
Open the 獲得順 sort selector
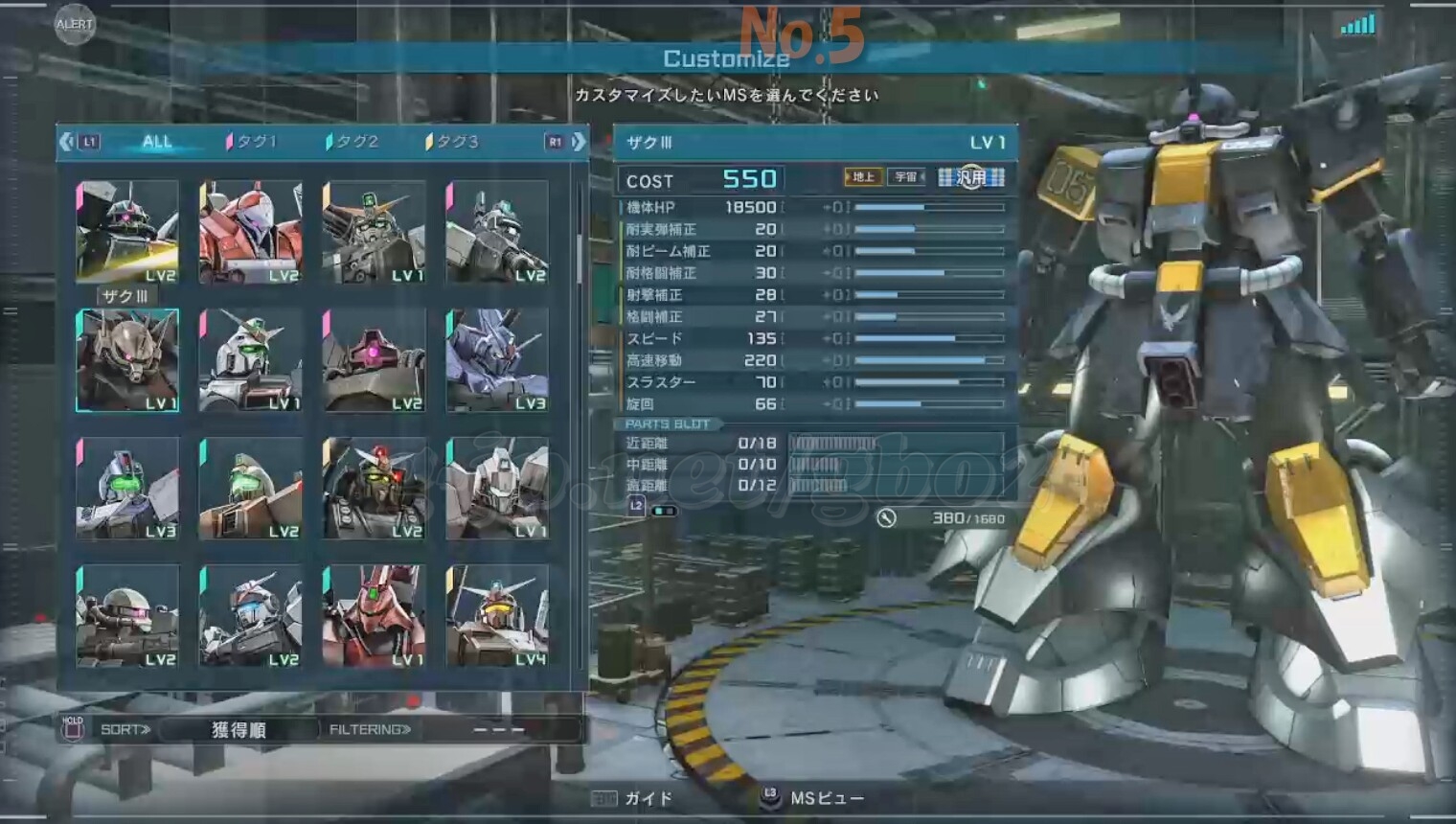(239, 730)
